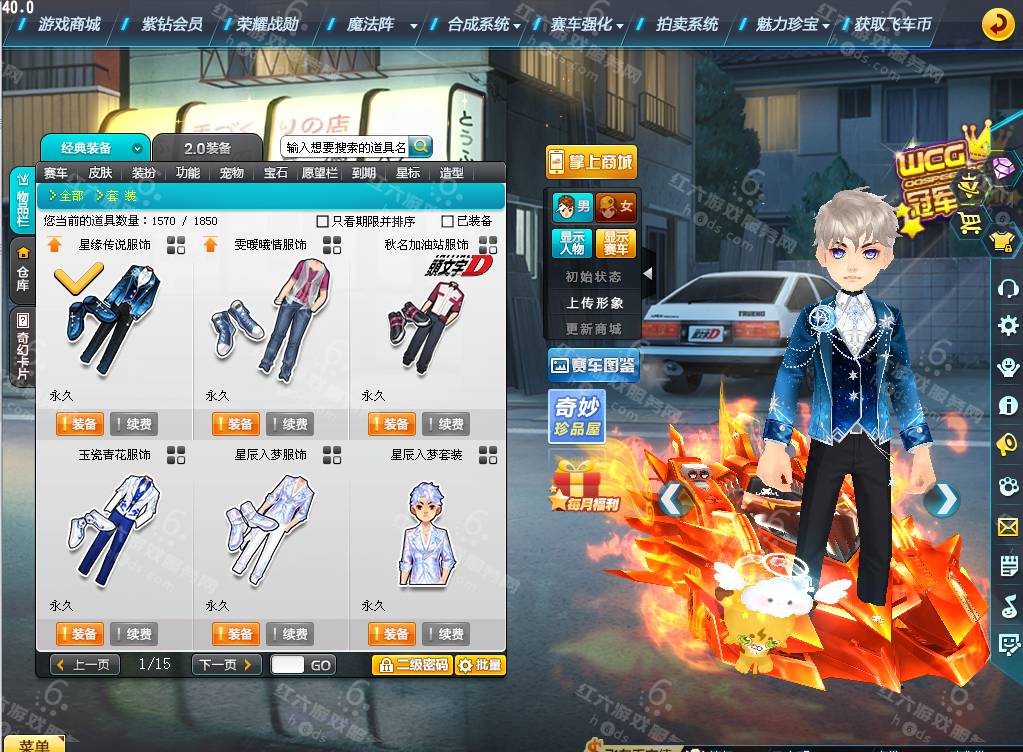Open the 拍卖系统 auction menu
Viewport: 1023px width, 752px height.
pos(687,24)
